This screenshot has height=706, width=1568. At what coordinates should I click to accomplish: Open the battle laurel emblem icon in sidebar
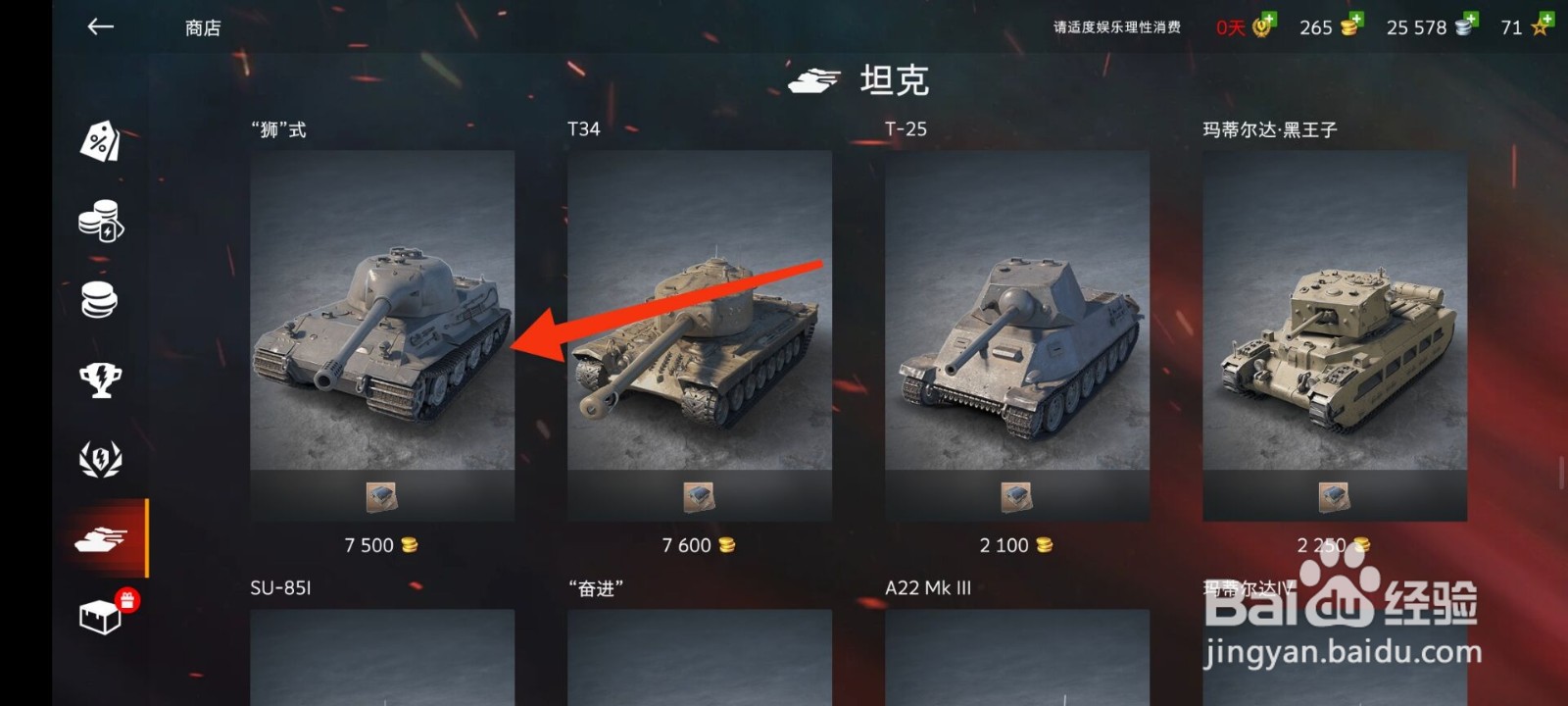tap(103, 458)
